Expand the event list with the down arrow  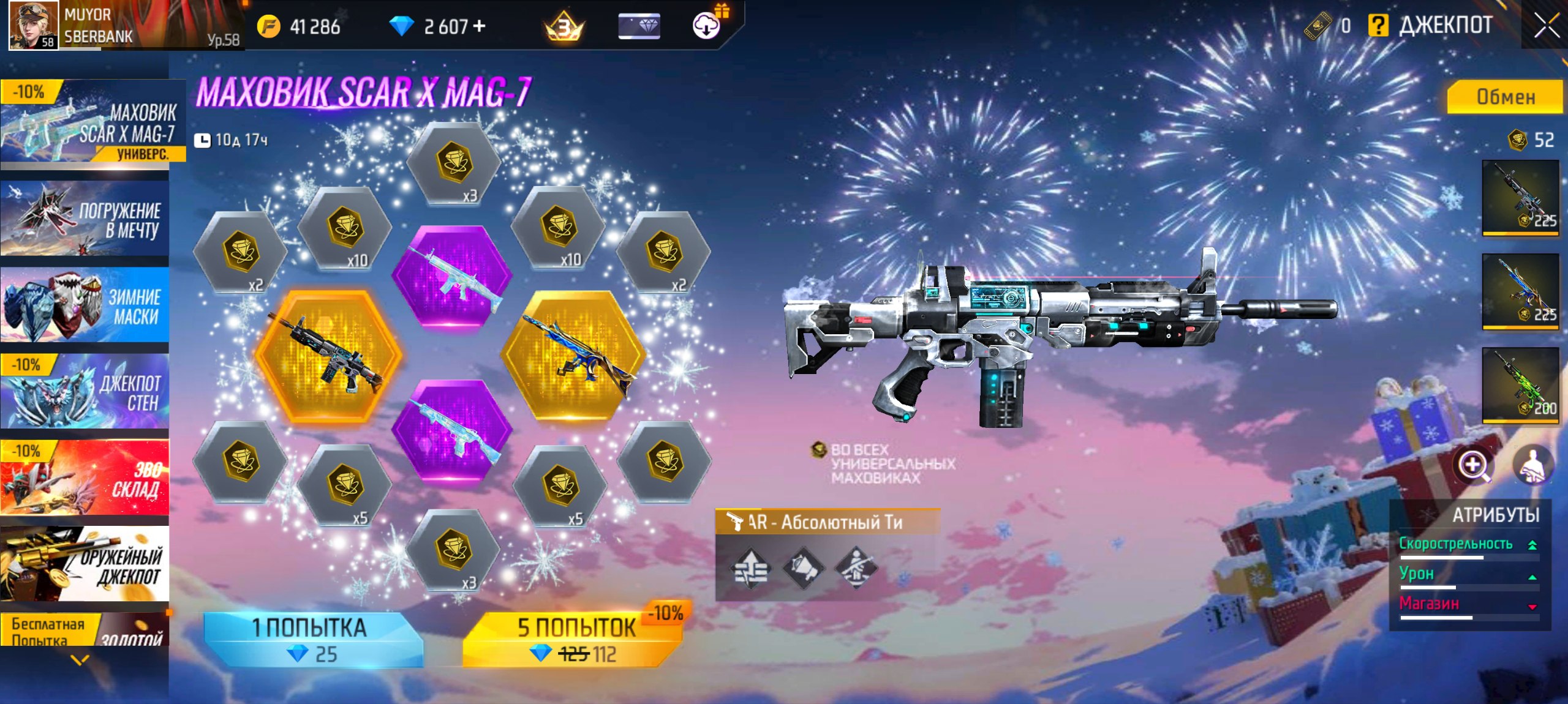pyautogui.click(x=80, y=660)
